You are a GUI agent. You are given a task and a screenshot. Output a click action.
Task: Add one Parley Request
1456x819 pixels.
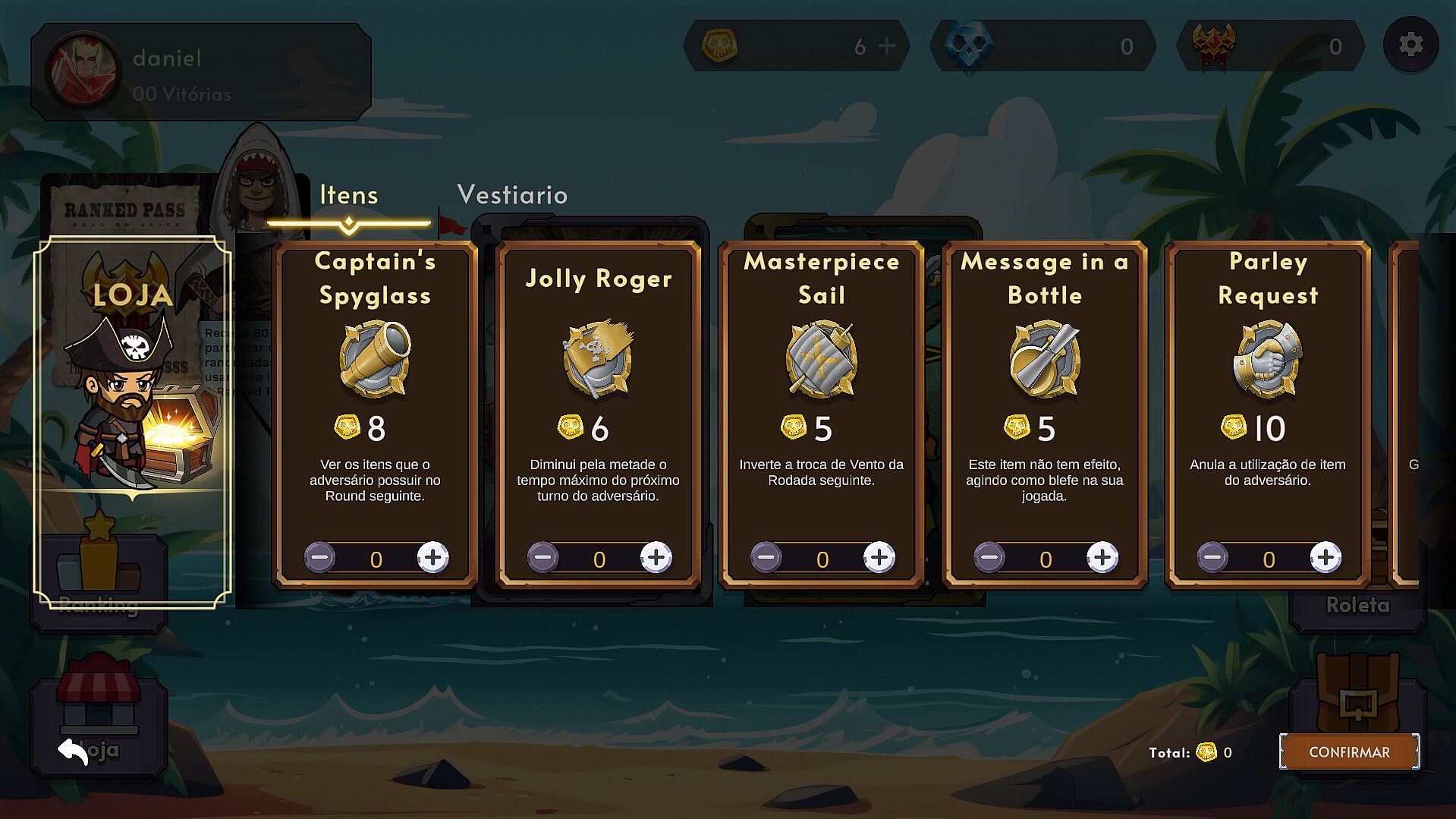pyautogui.click(x=1325, y=558)
